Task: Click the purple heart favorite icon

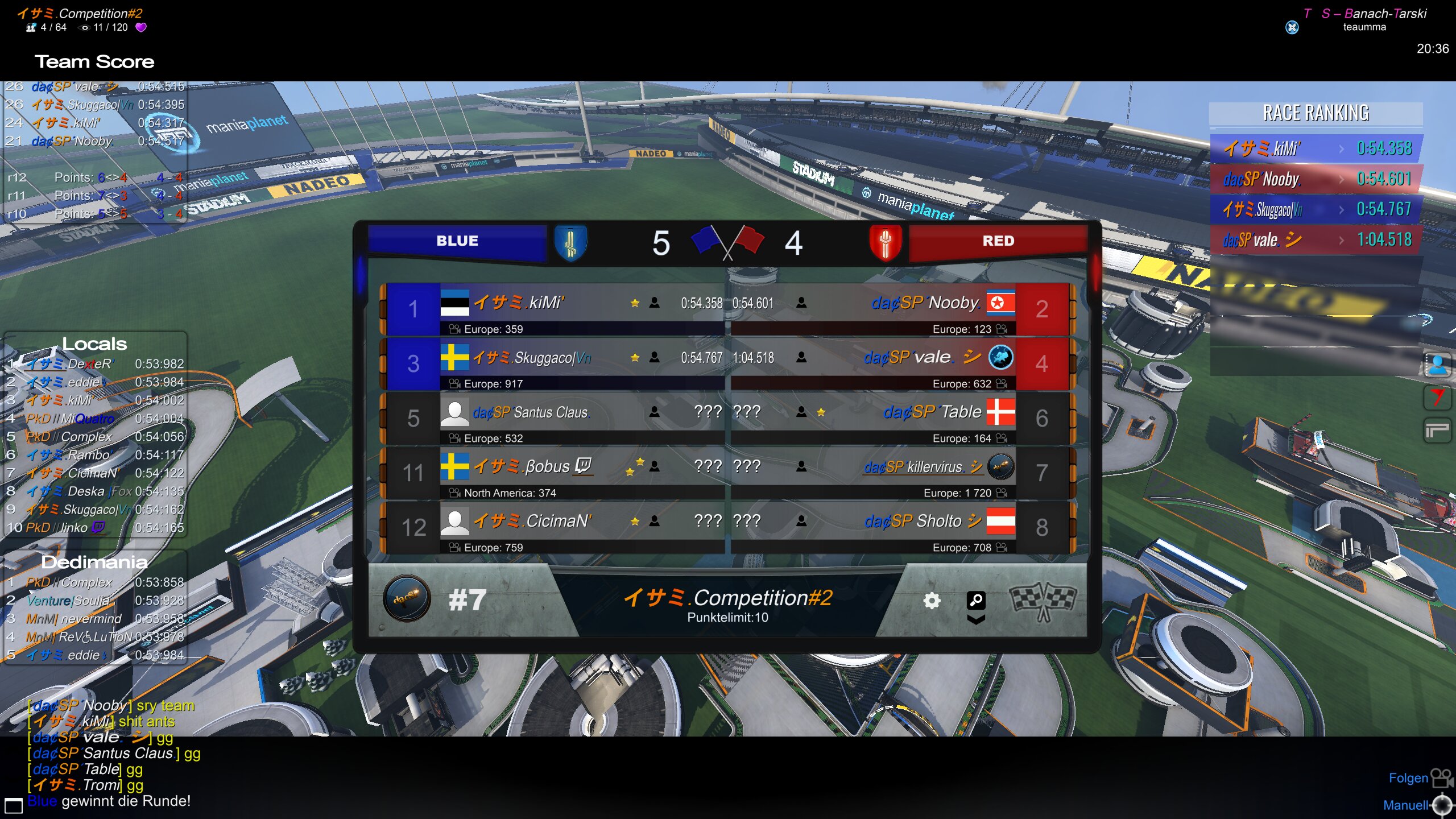Action: [141, 27]
